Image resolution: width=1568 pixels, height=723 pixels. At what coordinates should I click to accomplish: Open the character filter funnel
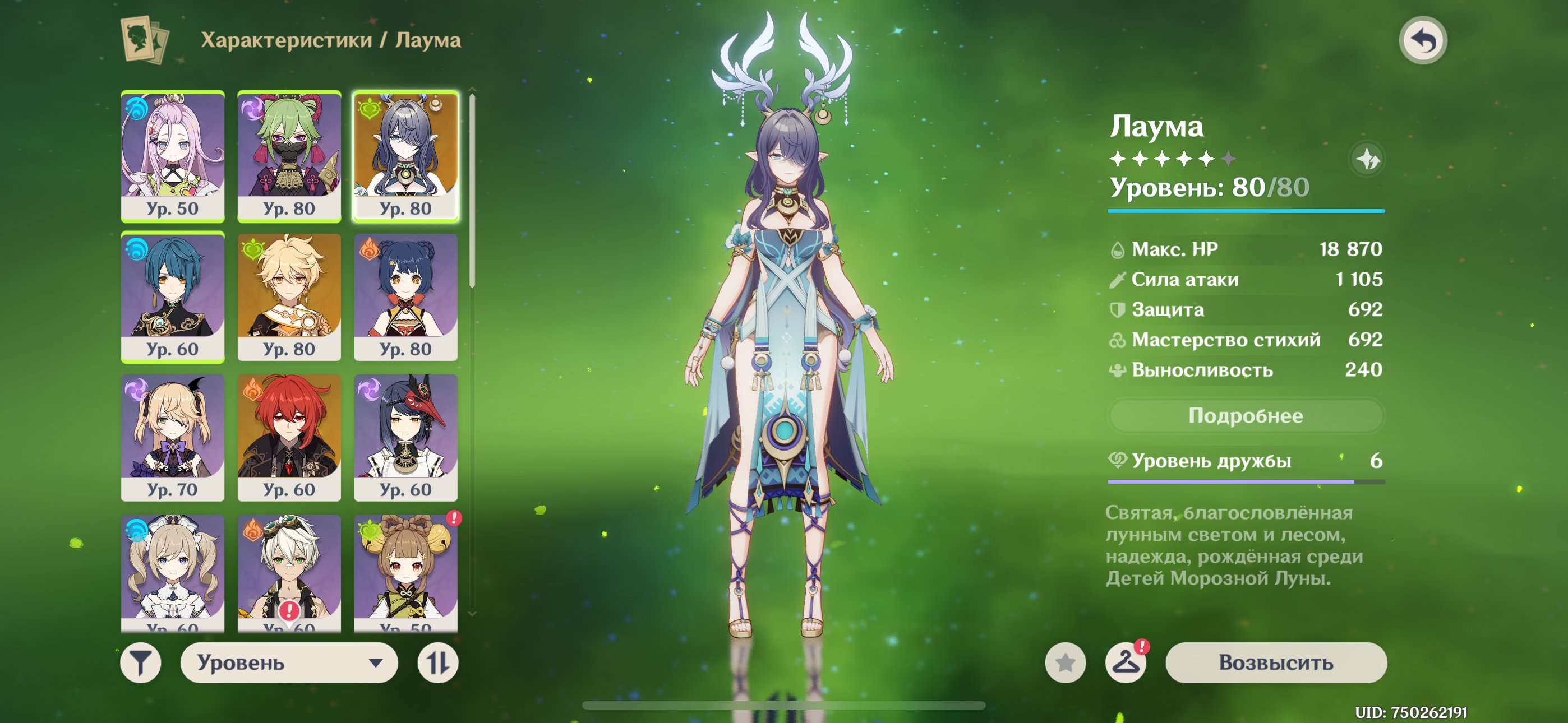141,662
